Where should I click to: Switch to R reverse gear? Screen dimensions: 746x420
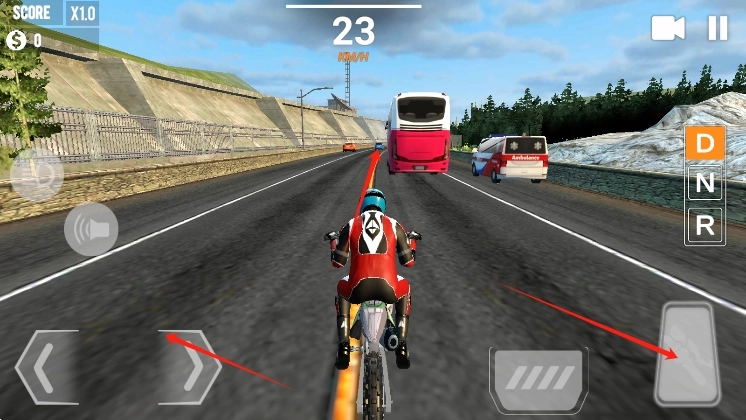pyautogui.click(x=705, y=226)
